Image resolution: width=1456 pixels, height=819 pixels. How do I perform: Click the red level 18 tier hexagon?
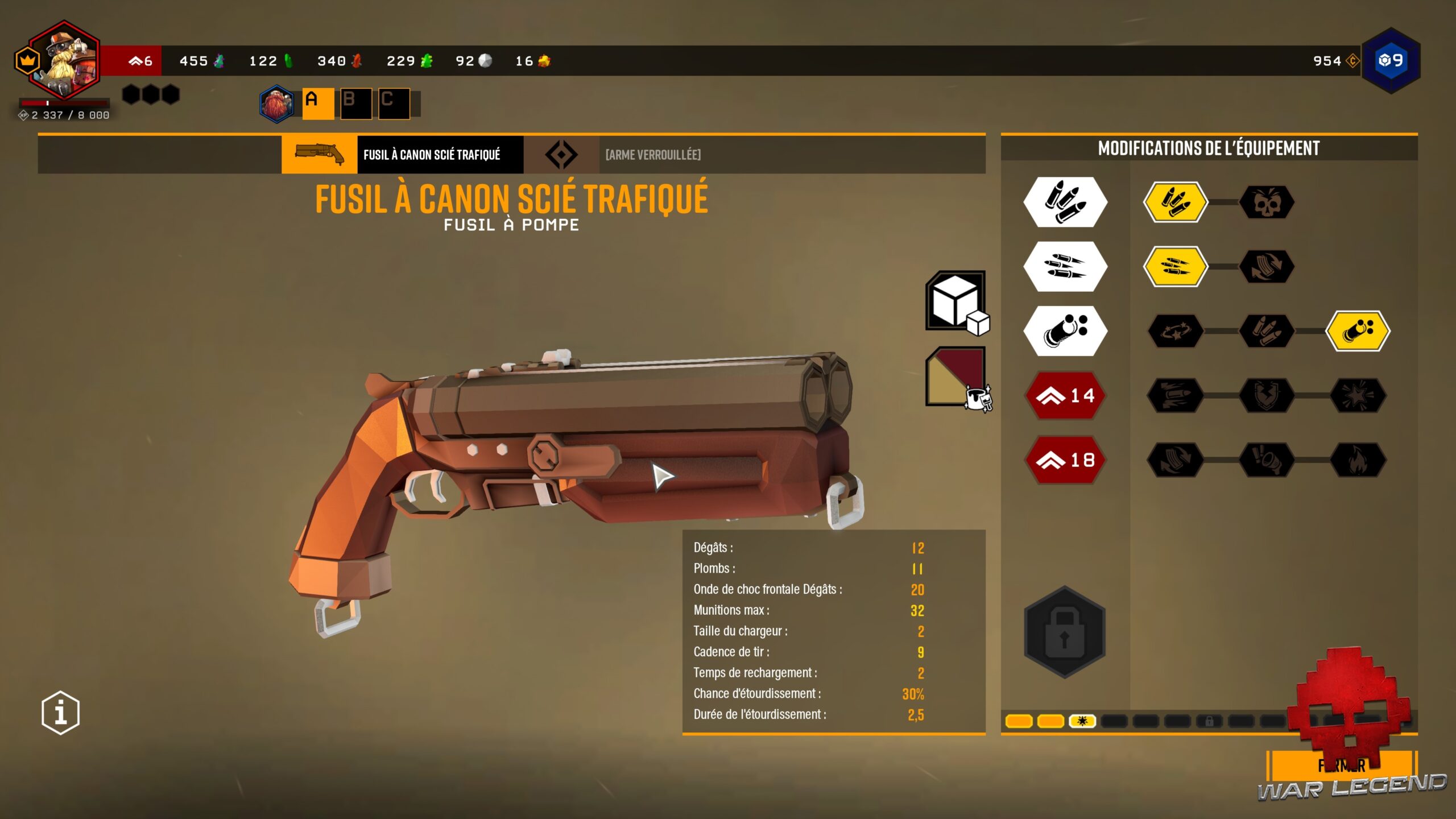[1065, 460]
